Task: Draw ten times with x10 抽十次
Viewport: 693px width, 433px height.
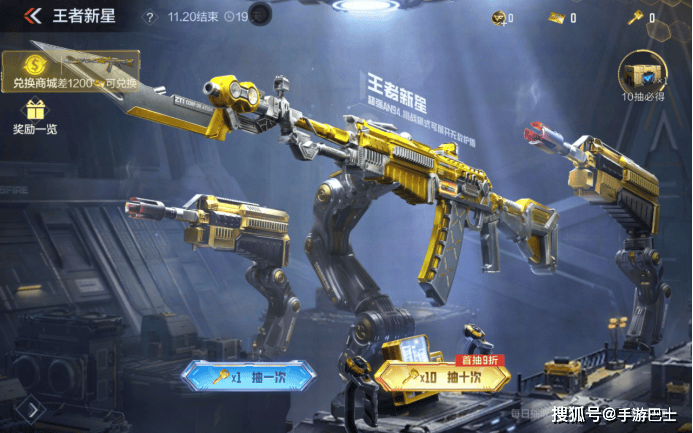Action: [x=442, y=378]
